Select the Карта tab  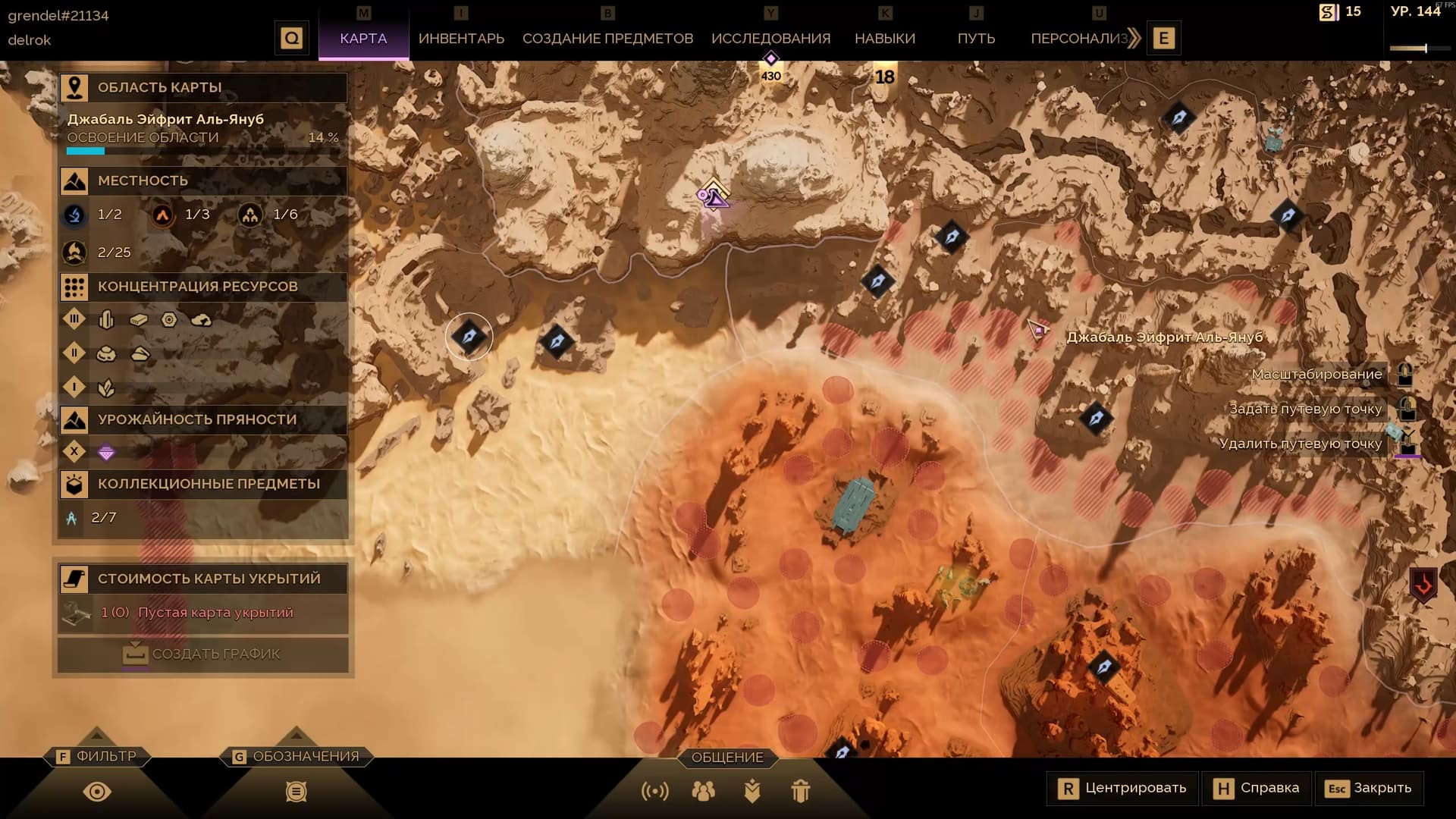pyautogui.click(x=363, y=38)
